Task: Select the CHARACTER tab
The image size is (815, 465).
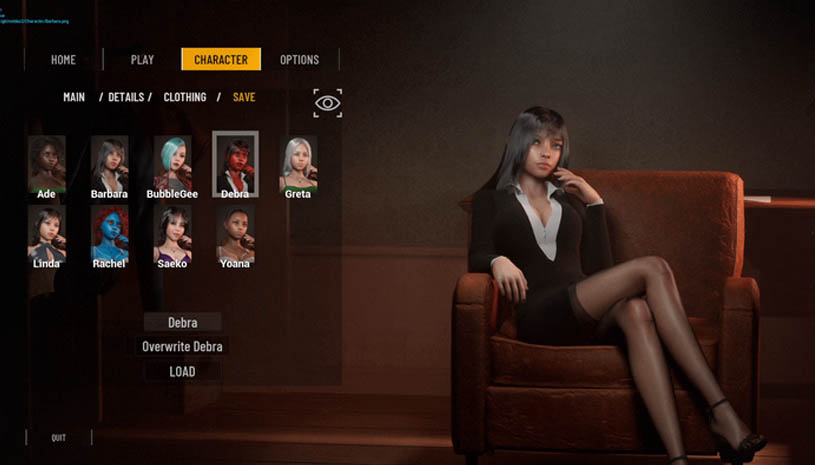Action: click(221, 60)
